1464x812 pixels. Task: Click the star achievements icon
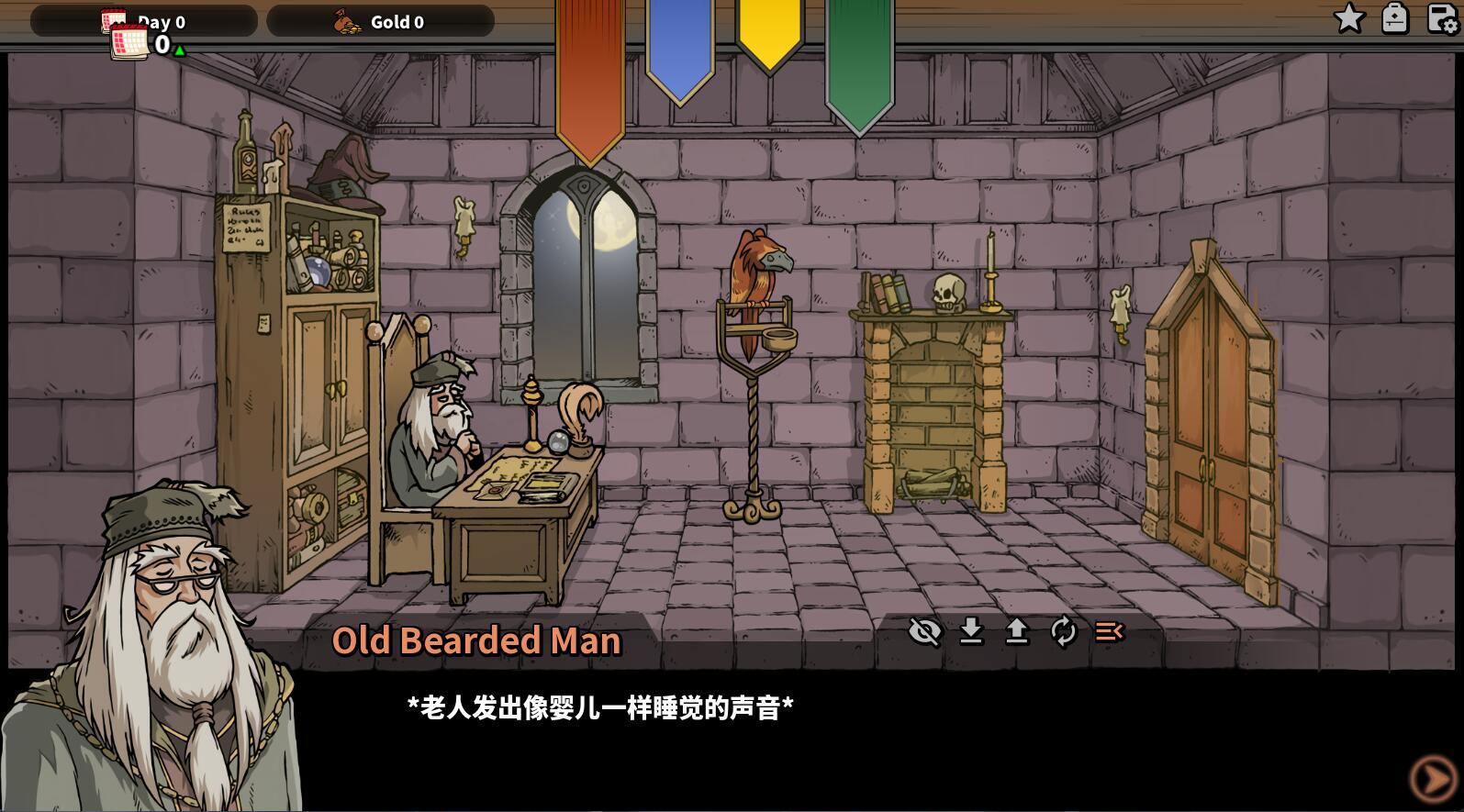click(x=1348, y=18)
